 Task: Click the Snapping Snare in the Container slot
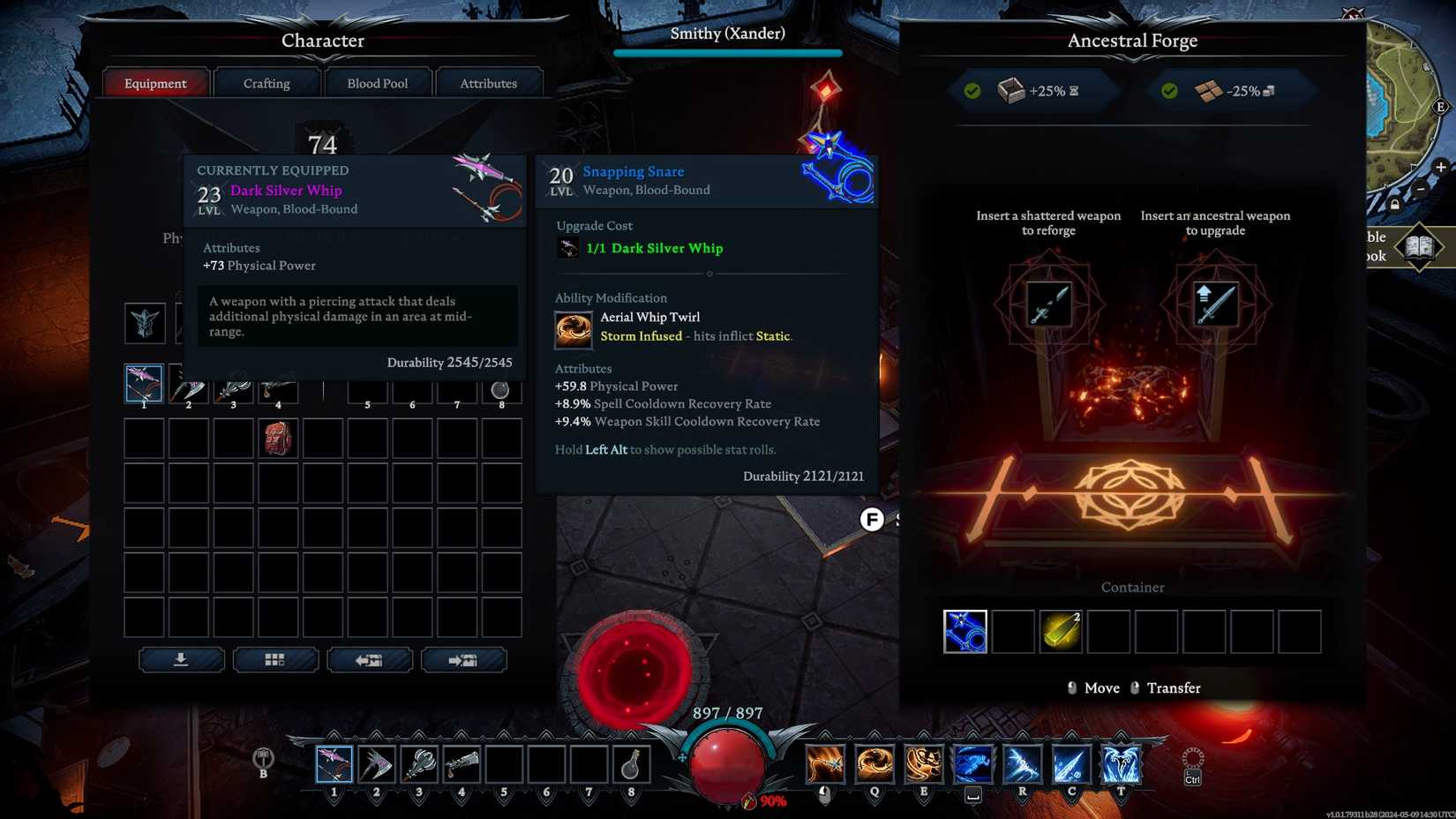coord(965,630)
